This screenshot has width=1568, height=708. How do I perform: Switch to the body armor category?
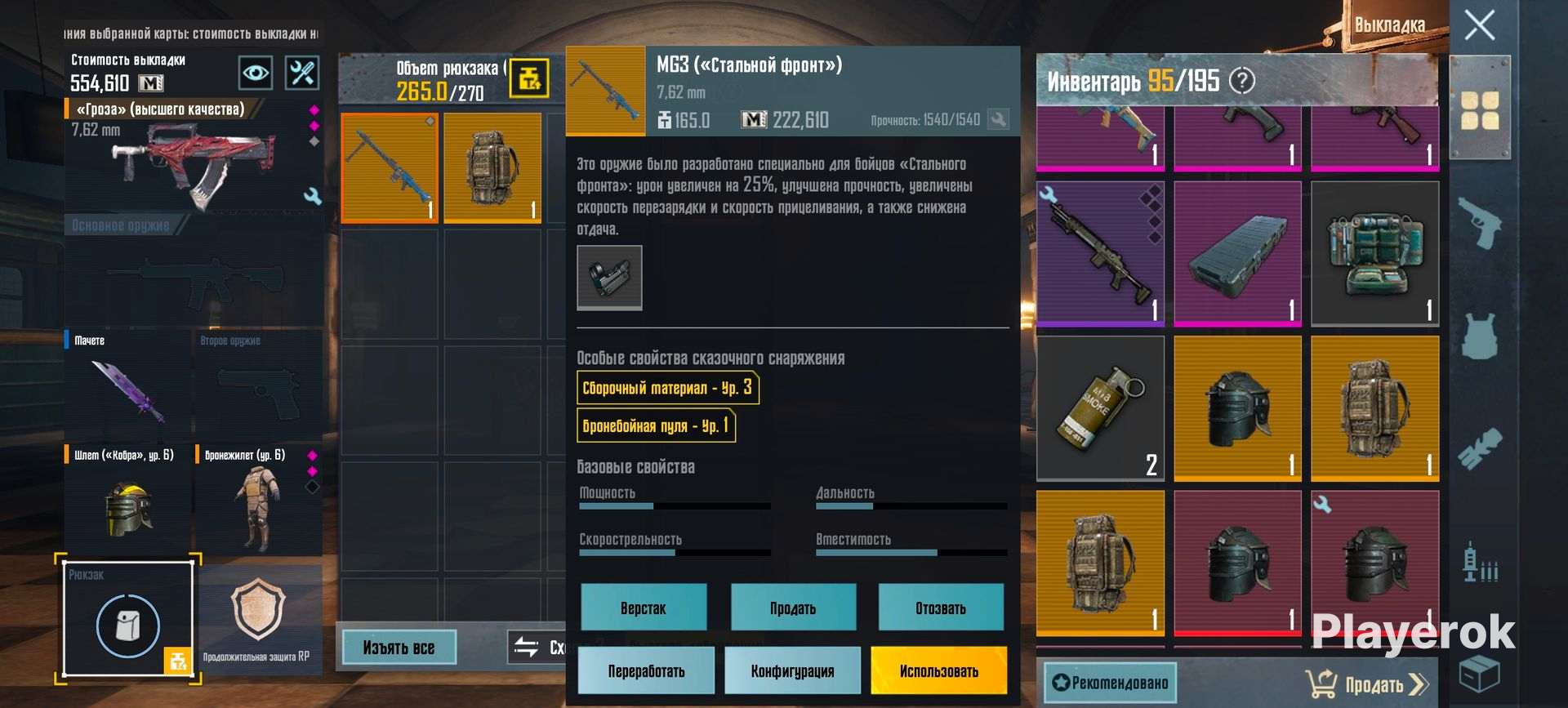1479,336
